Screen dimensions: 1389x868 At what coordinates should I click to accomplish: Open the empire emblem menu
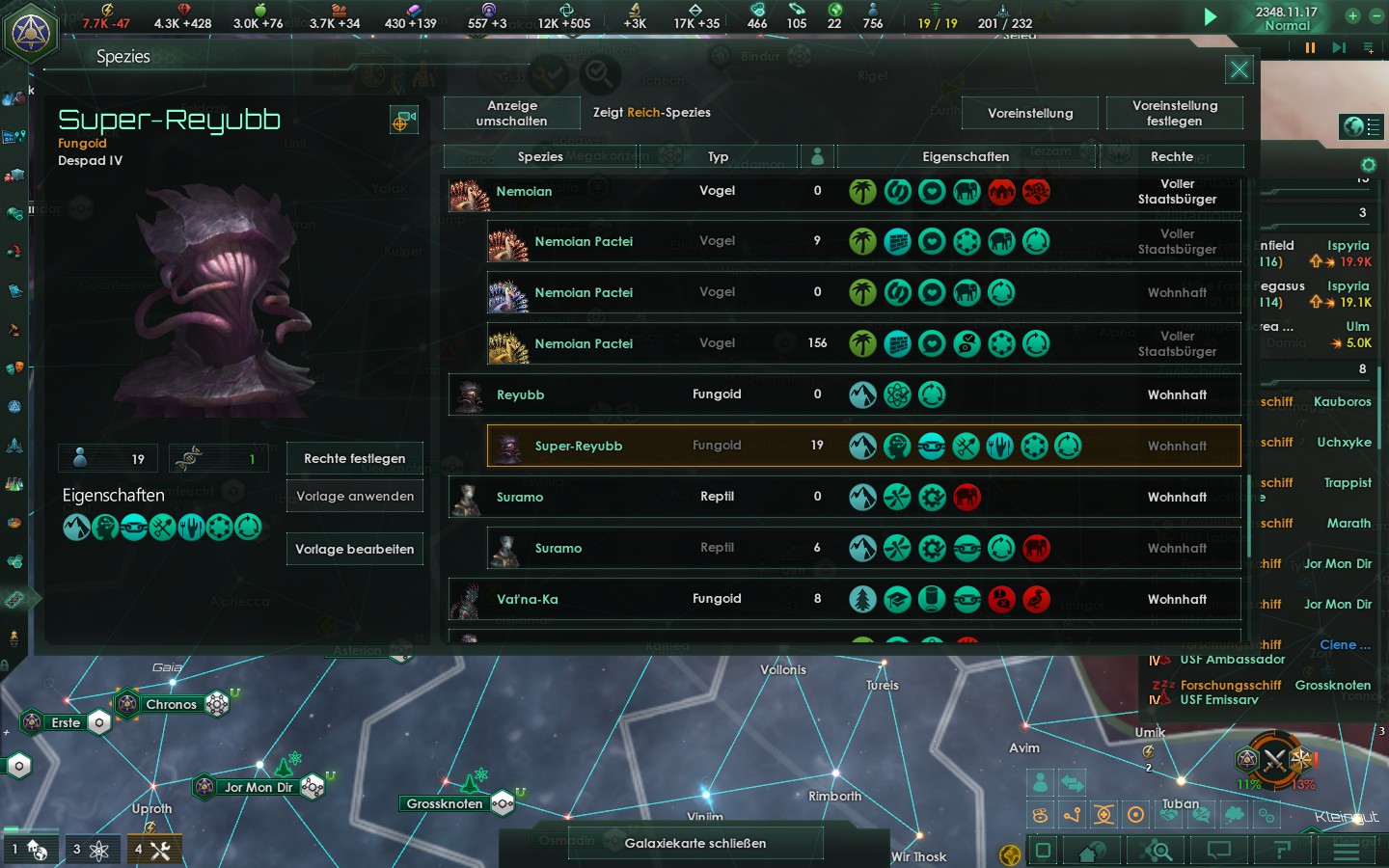(30, 33)
